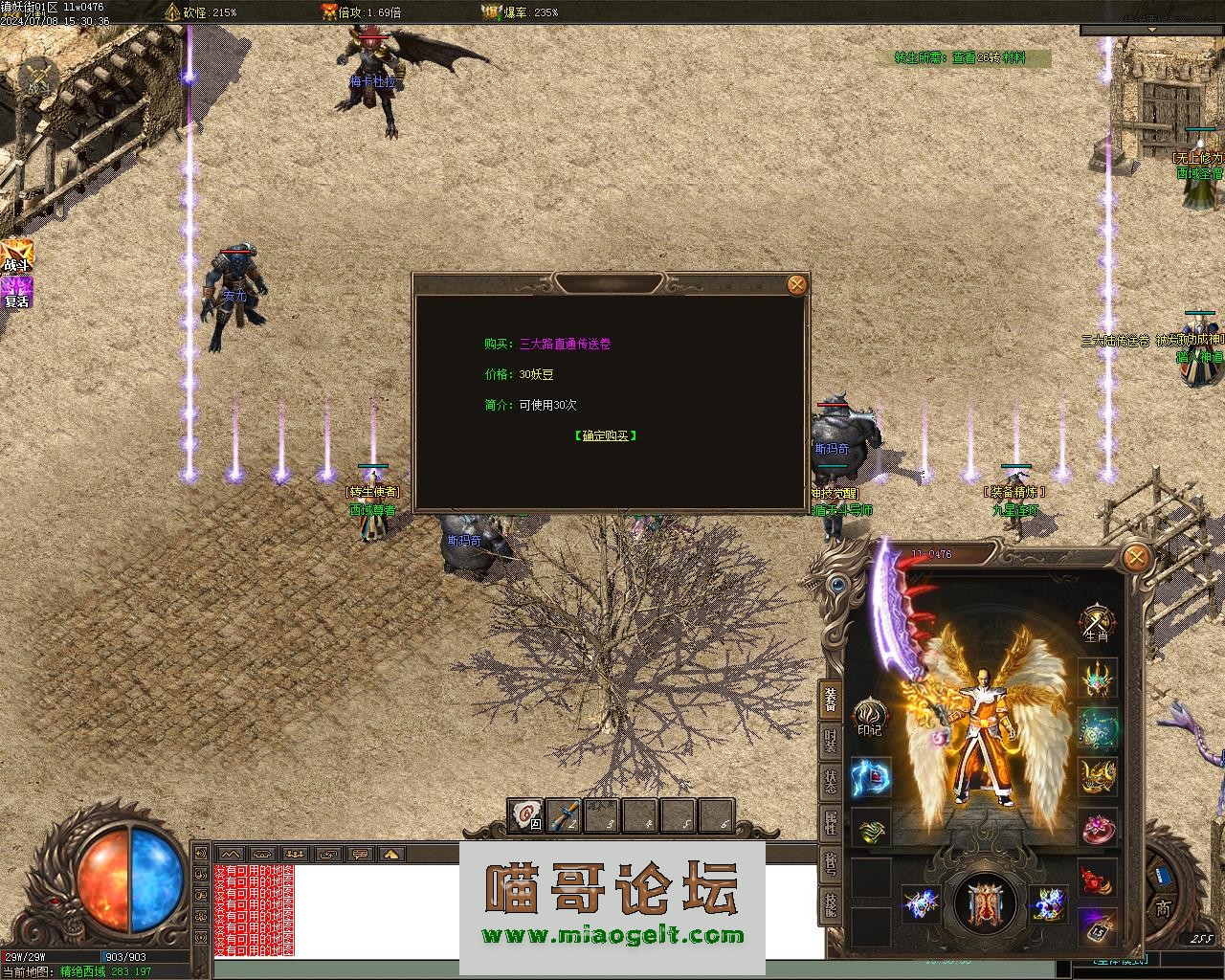Open the 印记 mark slot
Image resolution: width=1225 pixels, height=980 pixels.
[x=869, y=718]
